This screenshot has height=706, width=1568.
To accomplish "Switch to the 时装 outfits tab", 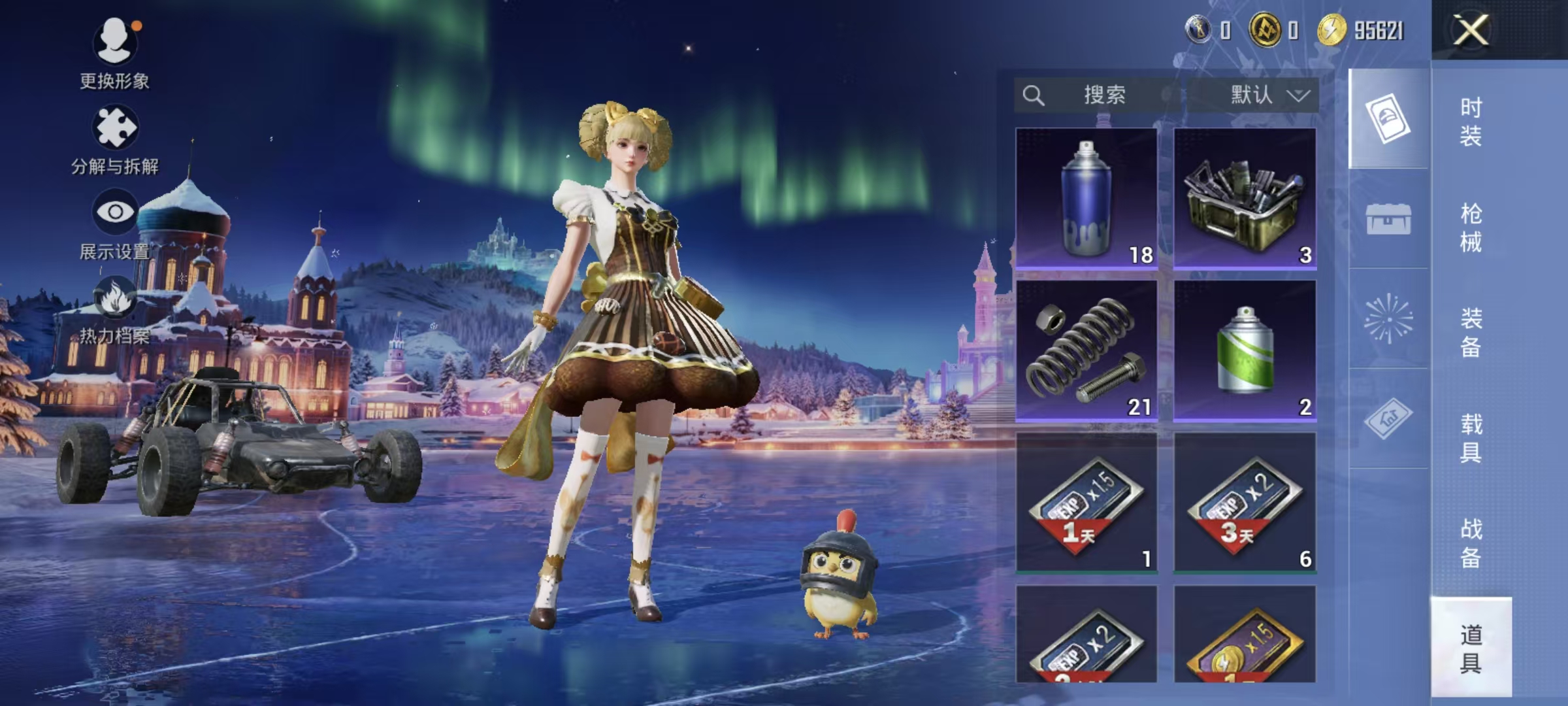I will (1471, 122).
